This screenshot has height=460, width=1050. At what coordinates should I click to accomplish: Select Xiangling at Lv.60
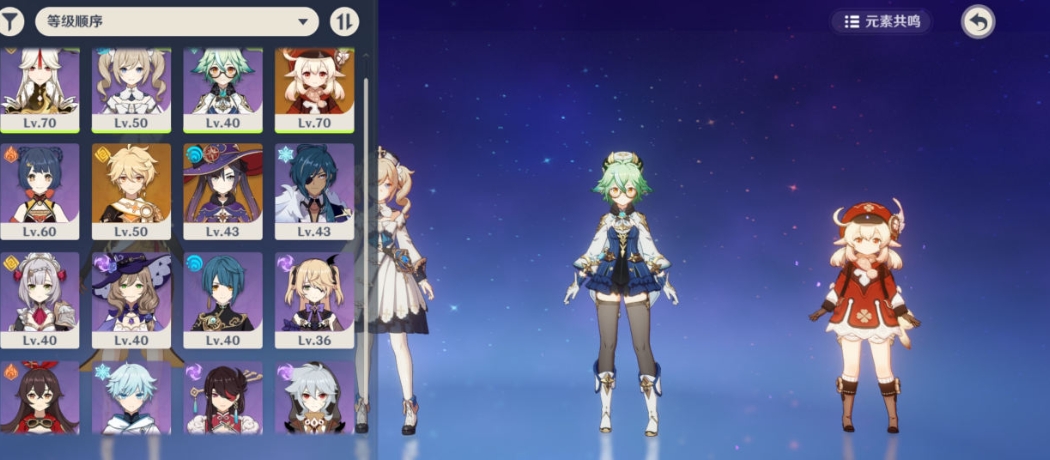coord(38,190)
